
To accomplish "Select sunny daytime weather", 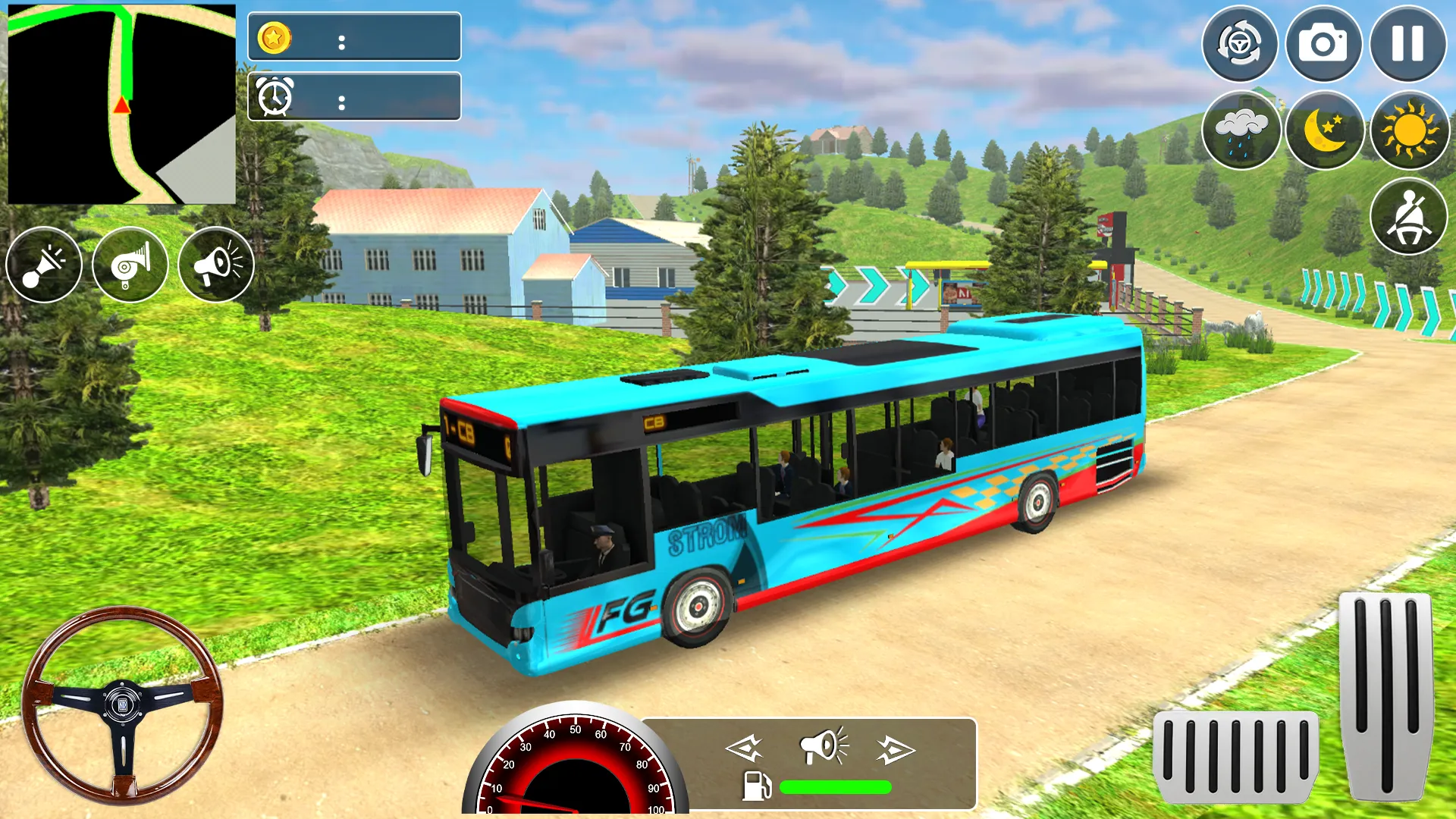I will (x=1409, y=130).
